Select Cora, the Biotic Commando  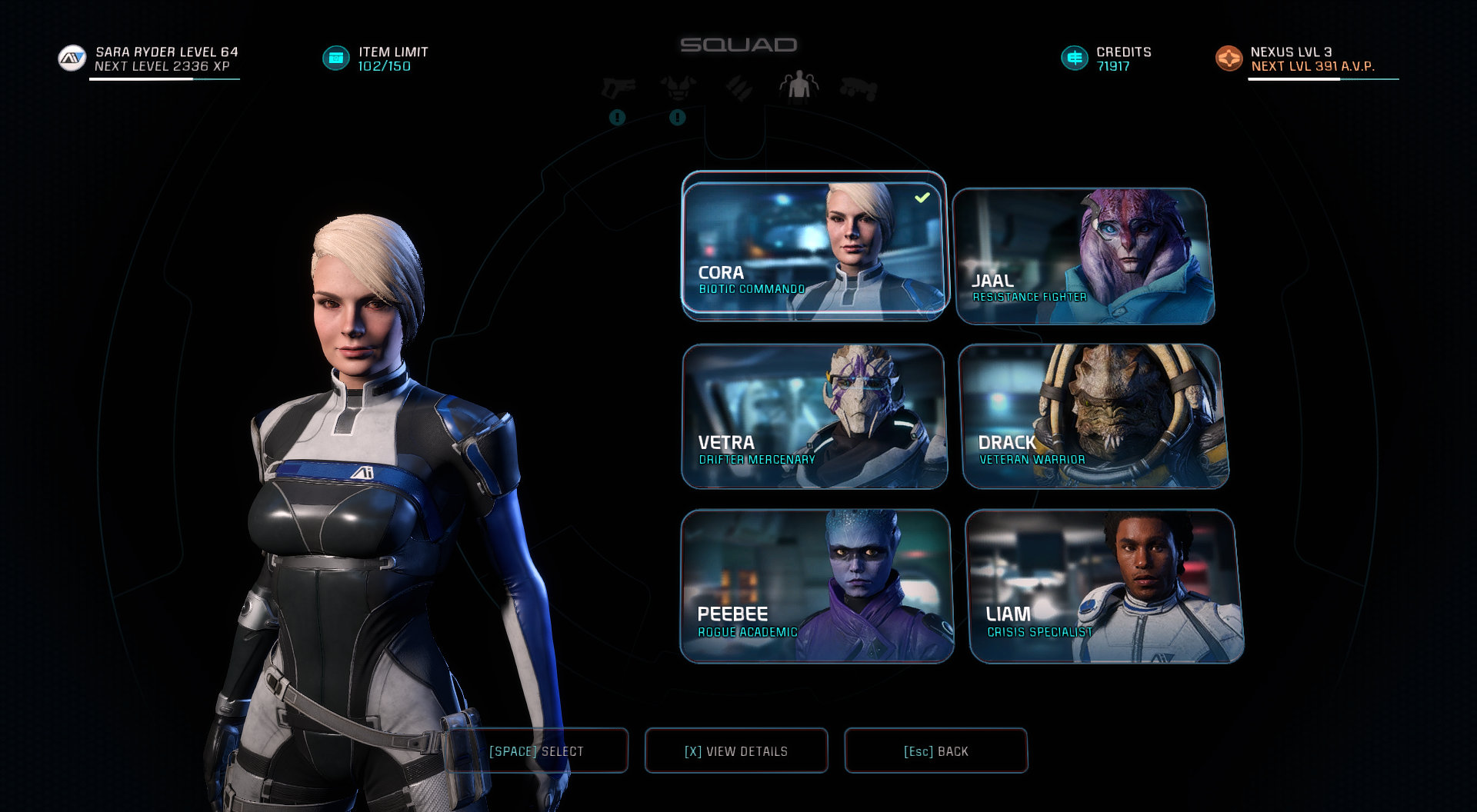(x=813, y=248)
